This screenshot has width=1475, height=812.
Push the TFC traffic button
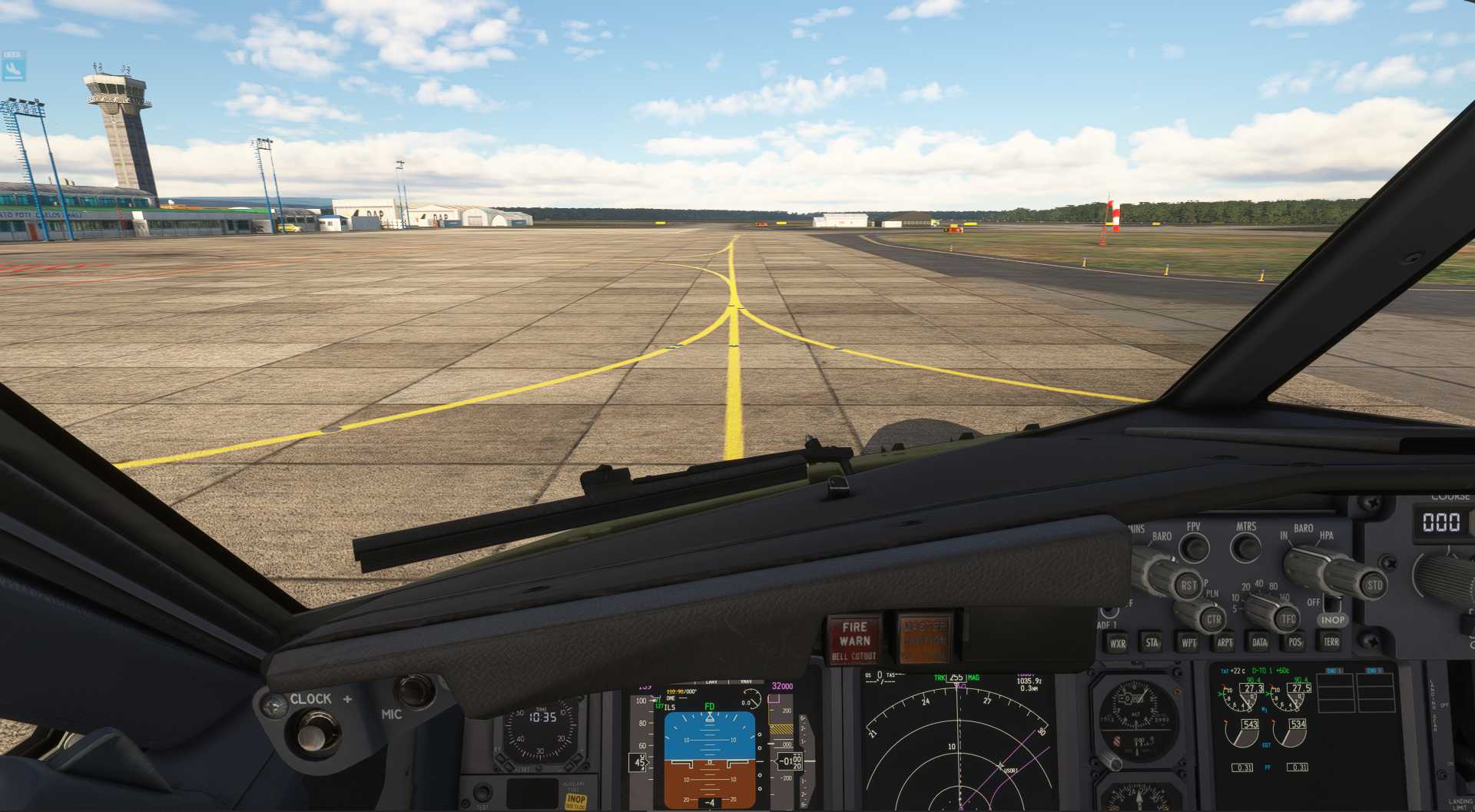(1288, 618)
